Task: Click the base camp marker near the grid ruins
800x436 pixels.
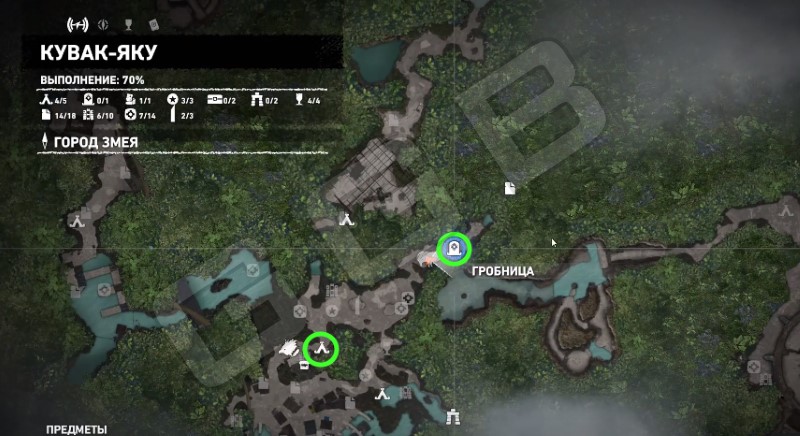Action: click(346, 218)
